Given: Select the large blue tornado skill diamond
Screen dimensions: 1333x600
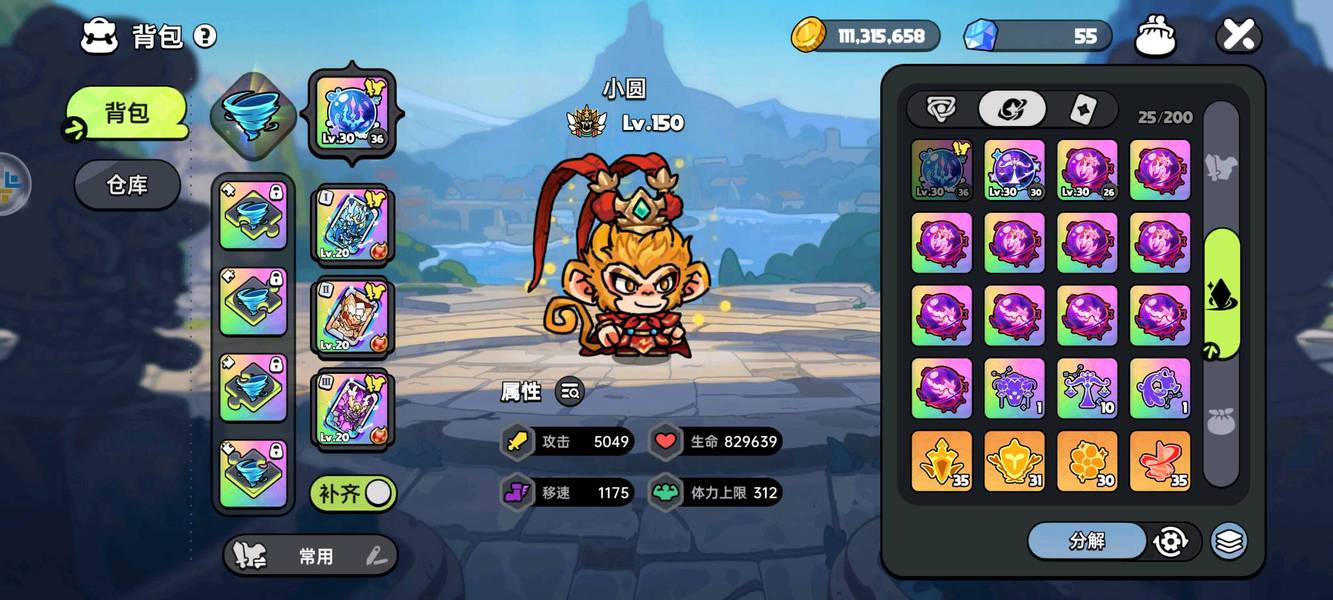Looking at the screenshot, I should click(x=252, y=114).
